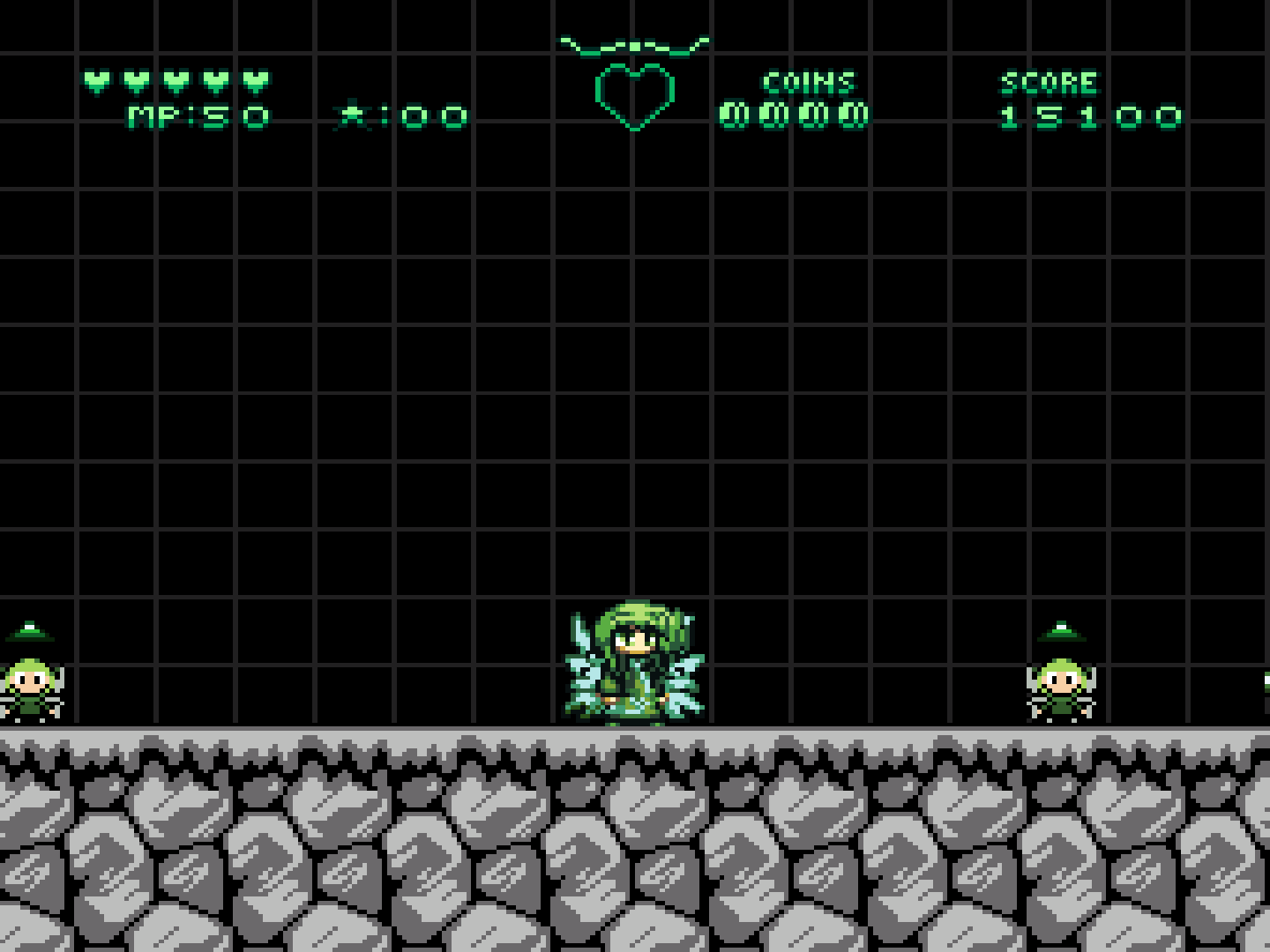The image size is (1270, 952).
Task: Click the large heart emblem in the HUD
Action: click(633, 93)
